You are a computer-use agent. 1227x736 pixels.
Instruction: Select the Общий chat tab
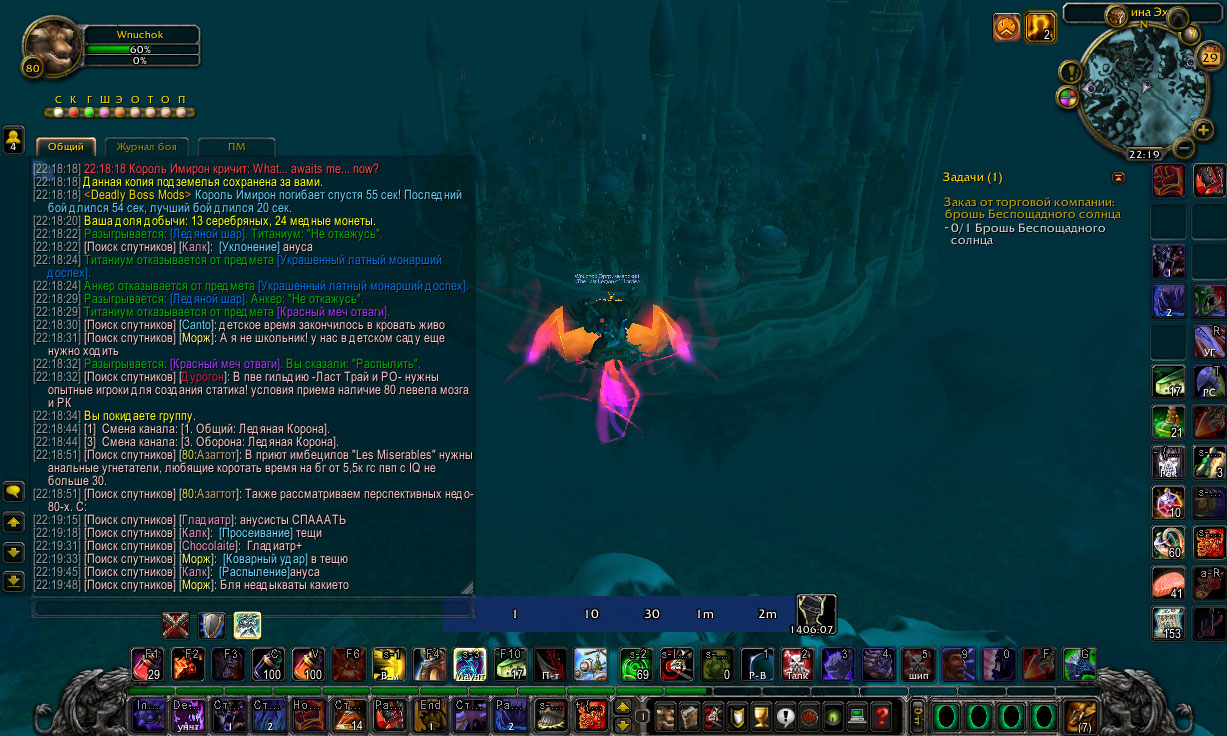[x=66, y=147]
